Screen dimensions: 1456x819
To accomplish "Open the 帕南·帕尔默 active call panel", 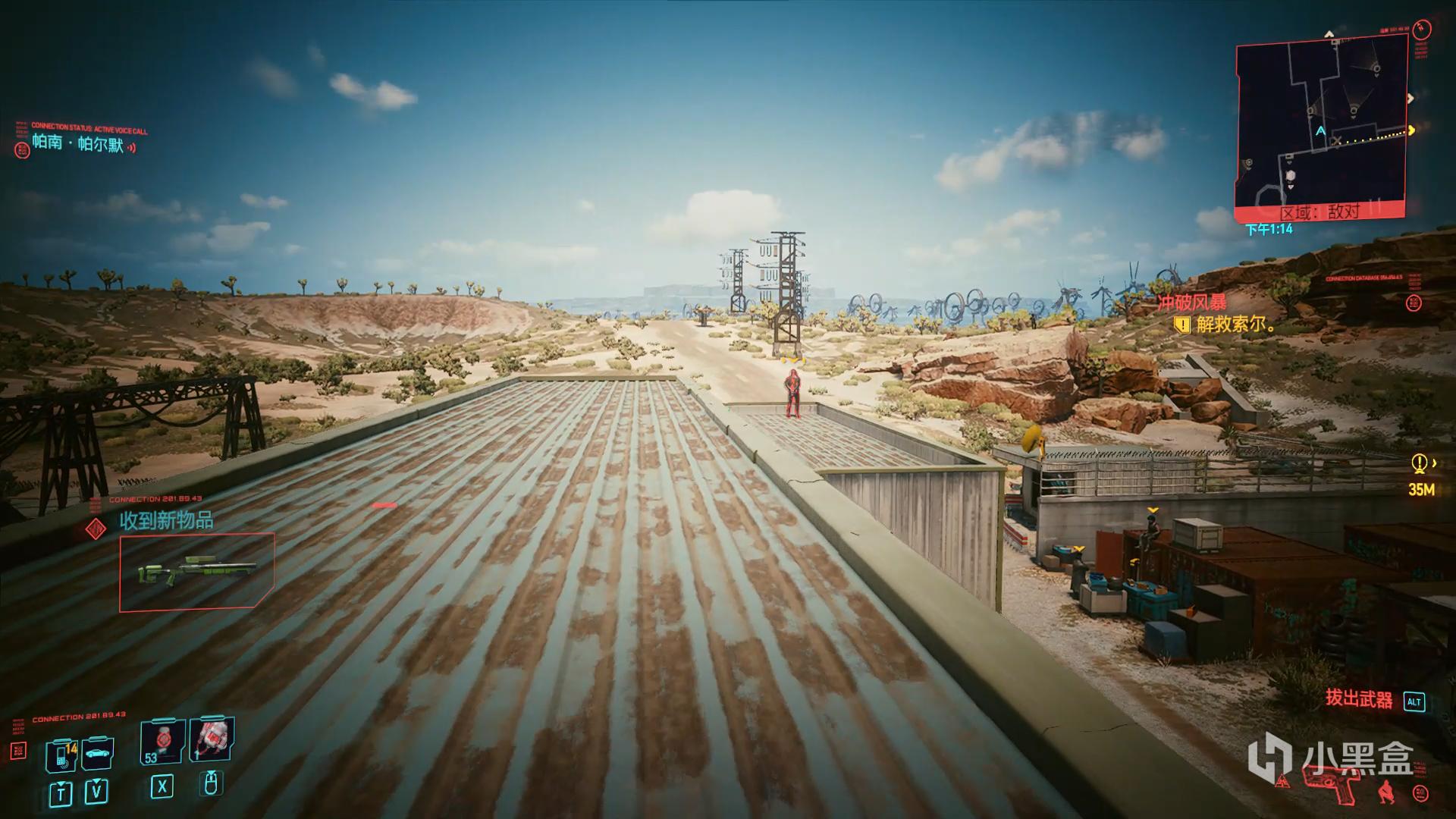I will pos(77,143).
